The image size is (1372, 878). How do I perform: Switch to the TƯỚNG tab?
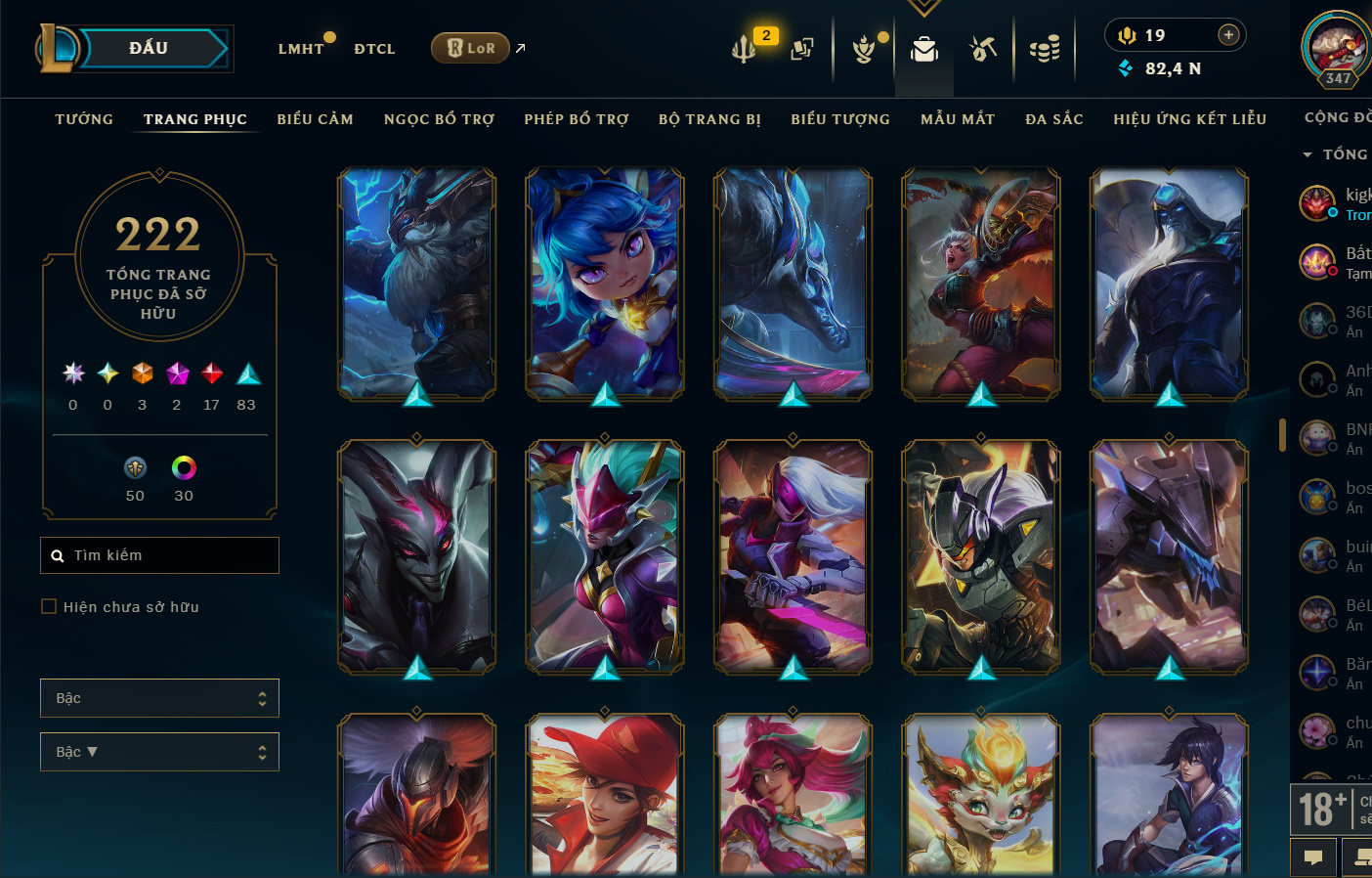[84, 119]
